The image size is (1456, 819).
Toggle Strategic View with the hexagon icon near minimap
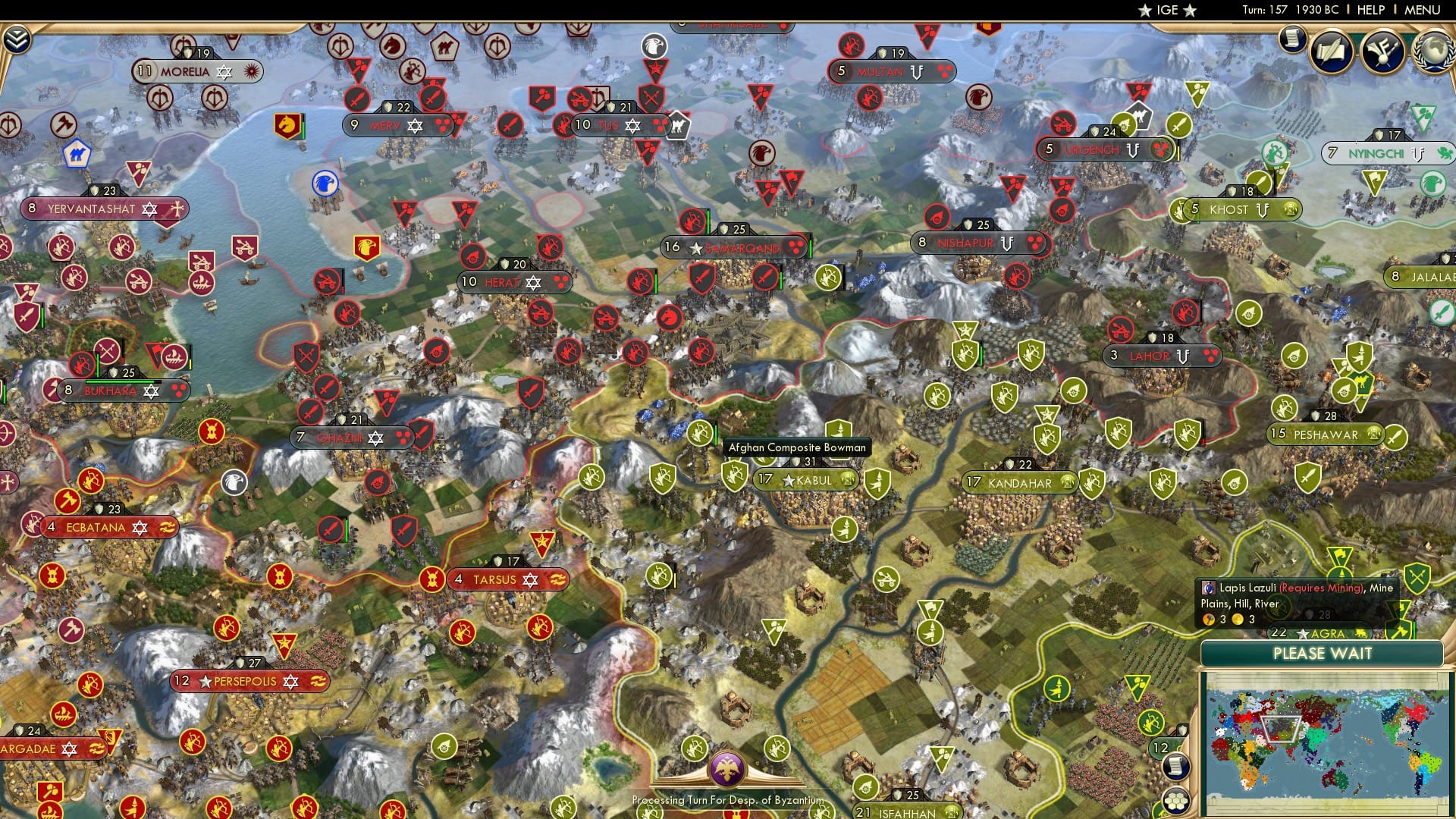pos(1176,801)
